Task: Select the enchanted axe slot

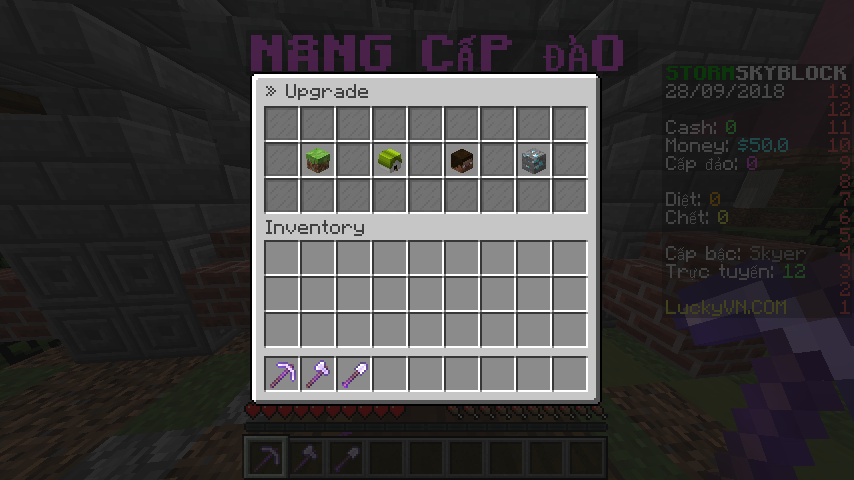Action: tap(319, 374)
